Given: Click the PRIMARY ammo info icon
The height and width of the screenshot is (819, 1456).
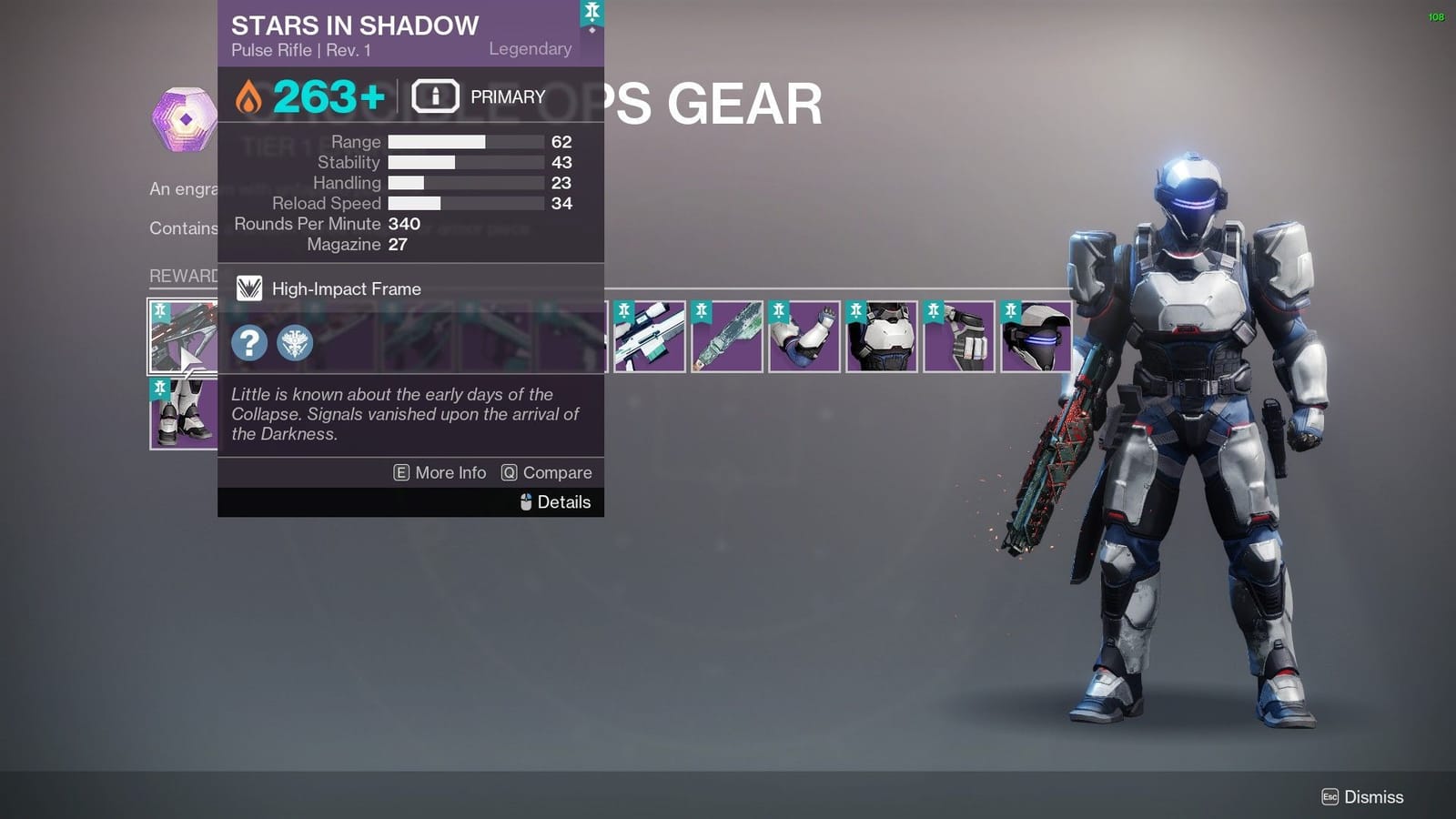Looking at the screenshot, I should click(x=434, y=96).
